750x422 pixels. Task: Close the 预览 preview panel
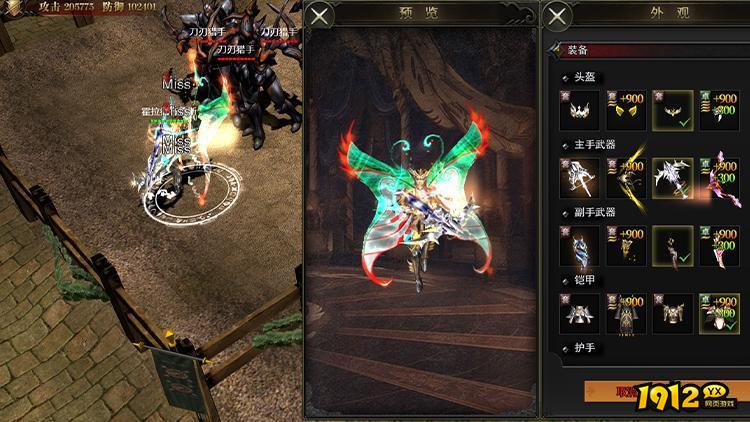(x=320, y=15)
